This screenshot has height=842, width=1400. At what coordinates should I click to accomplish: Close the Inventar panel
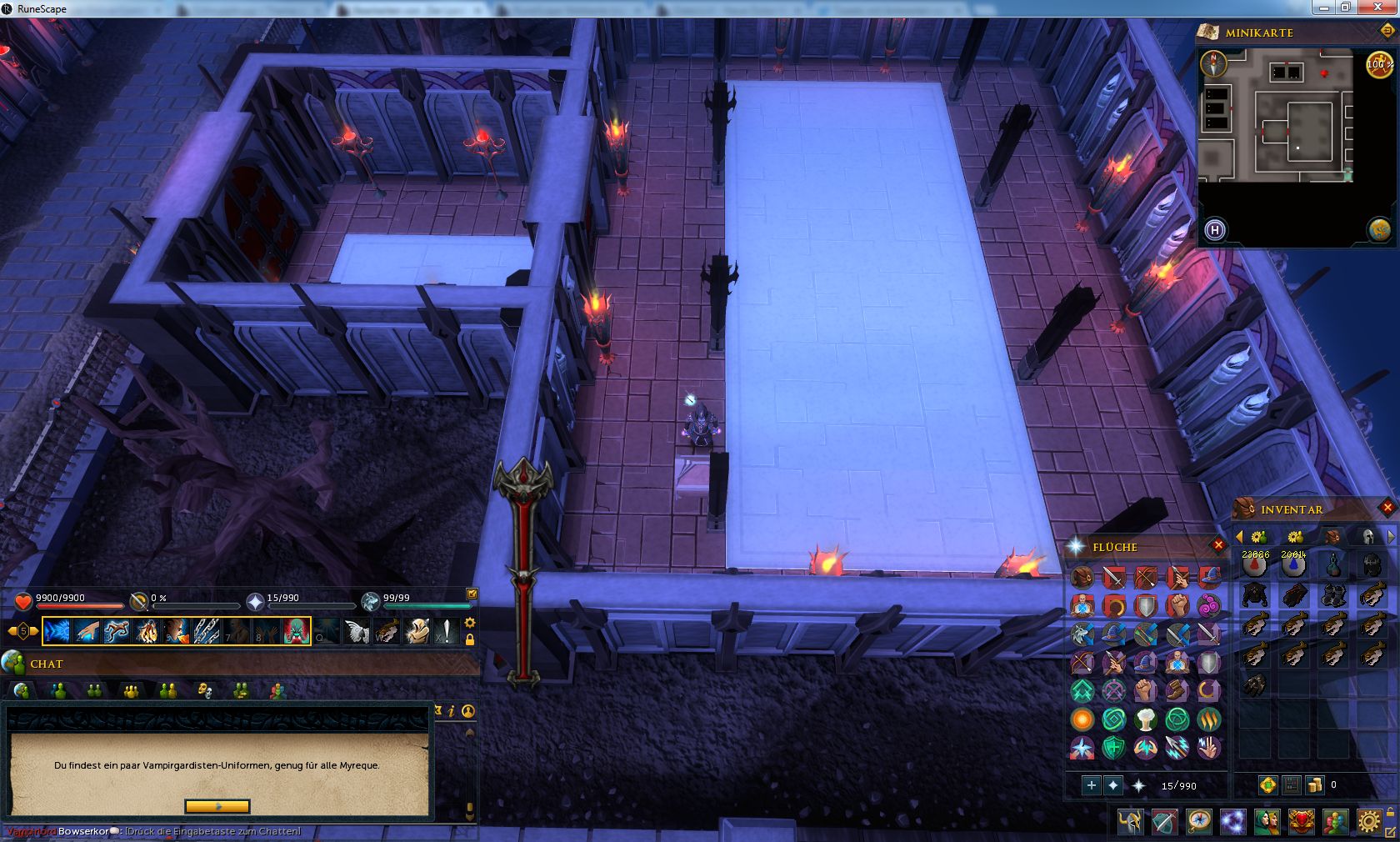[x=1387, y=507]
